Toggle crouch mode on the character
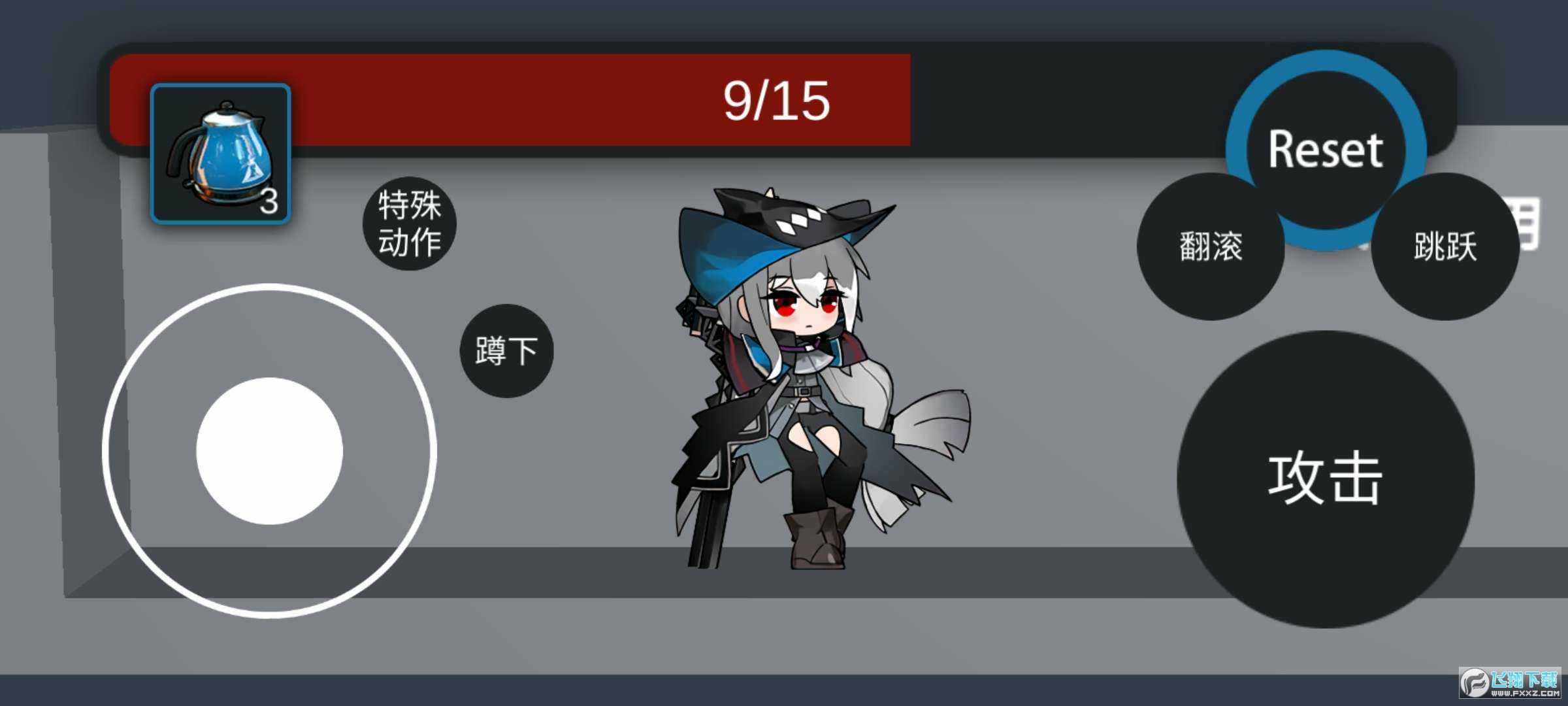1568x706 pixels. [506, 350]
